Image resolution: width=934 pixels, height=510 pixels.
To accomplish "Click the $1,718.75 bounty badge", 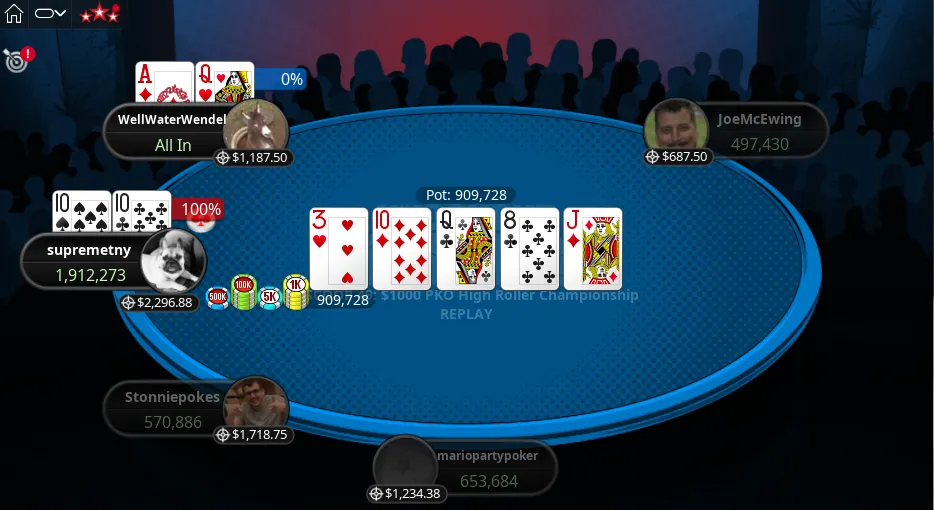I will click(252, 435).
